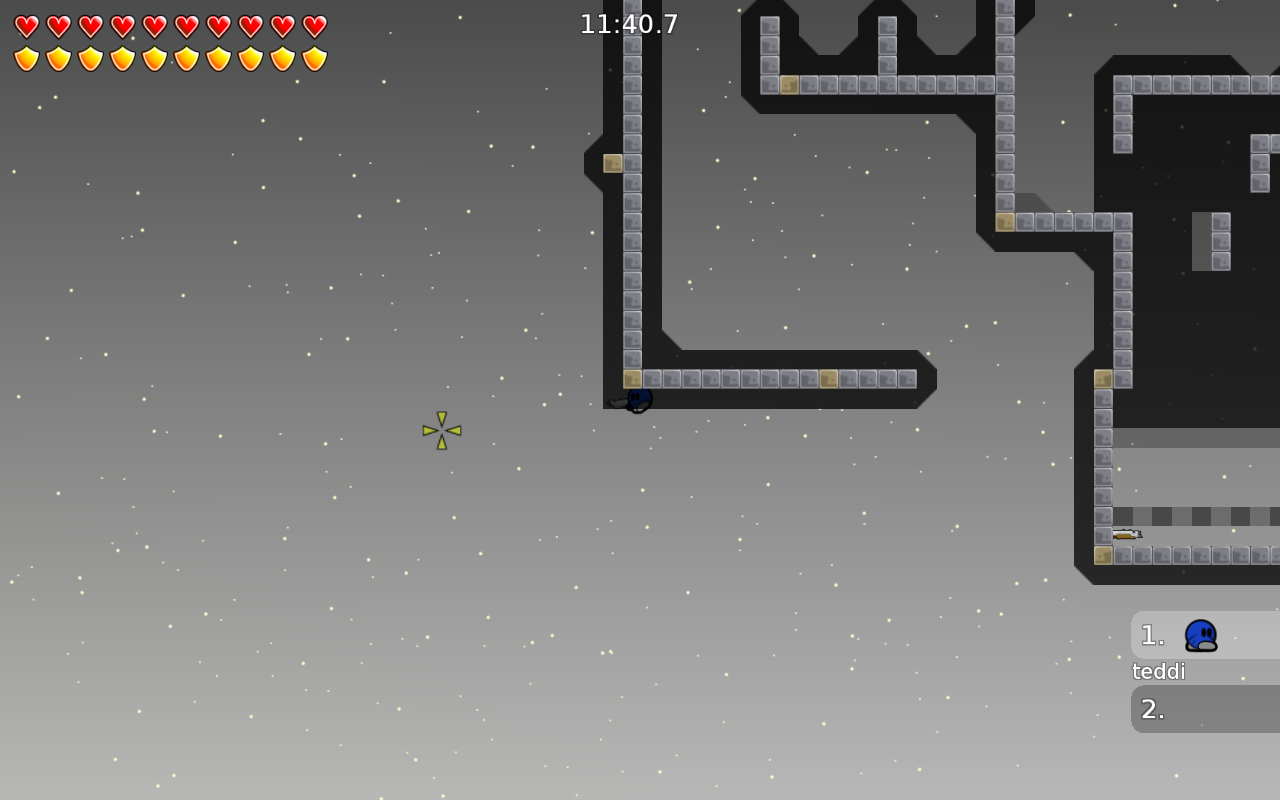The image size is (1280, 800).
Task: Click the player name teddi on the scoreboard
Action: (x=1157, y=671)
